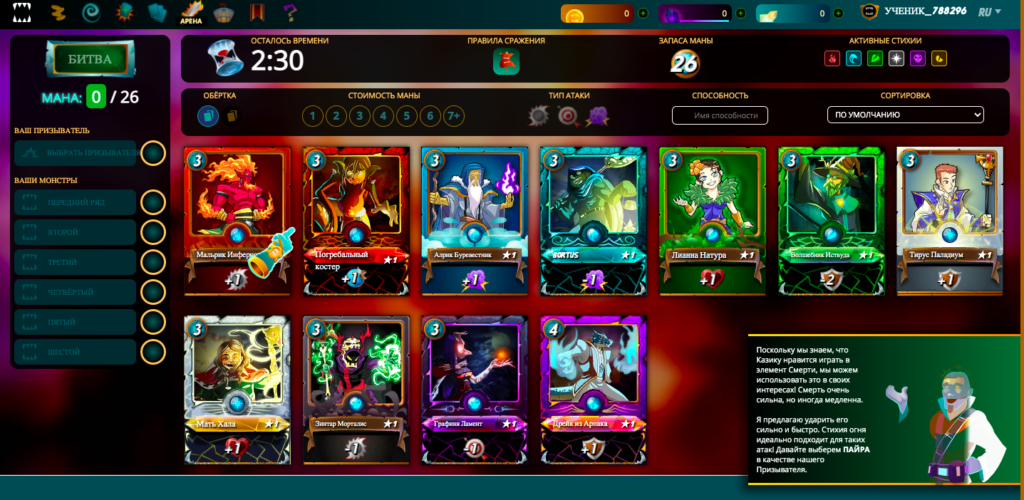Pick the Графиня Ламент summoner card
Image resolution: width=1024 pixels, height=500 pixels.
coord(475,388)
